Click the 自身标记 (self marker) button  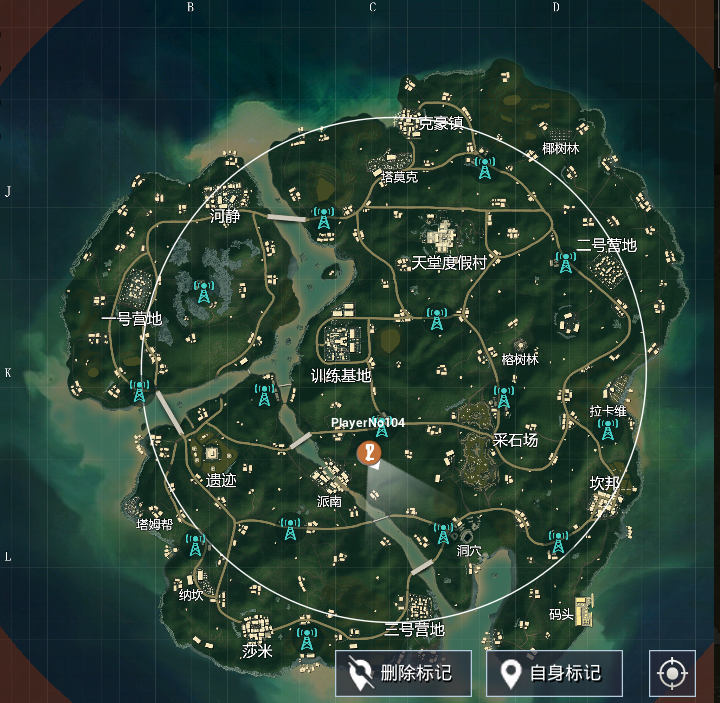click(x=554, y=673)
